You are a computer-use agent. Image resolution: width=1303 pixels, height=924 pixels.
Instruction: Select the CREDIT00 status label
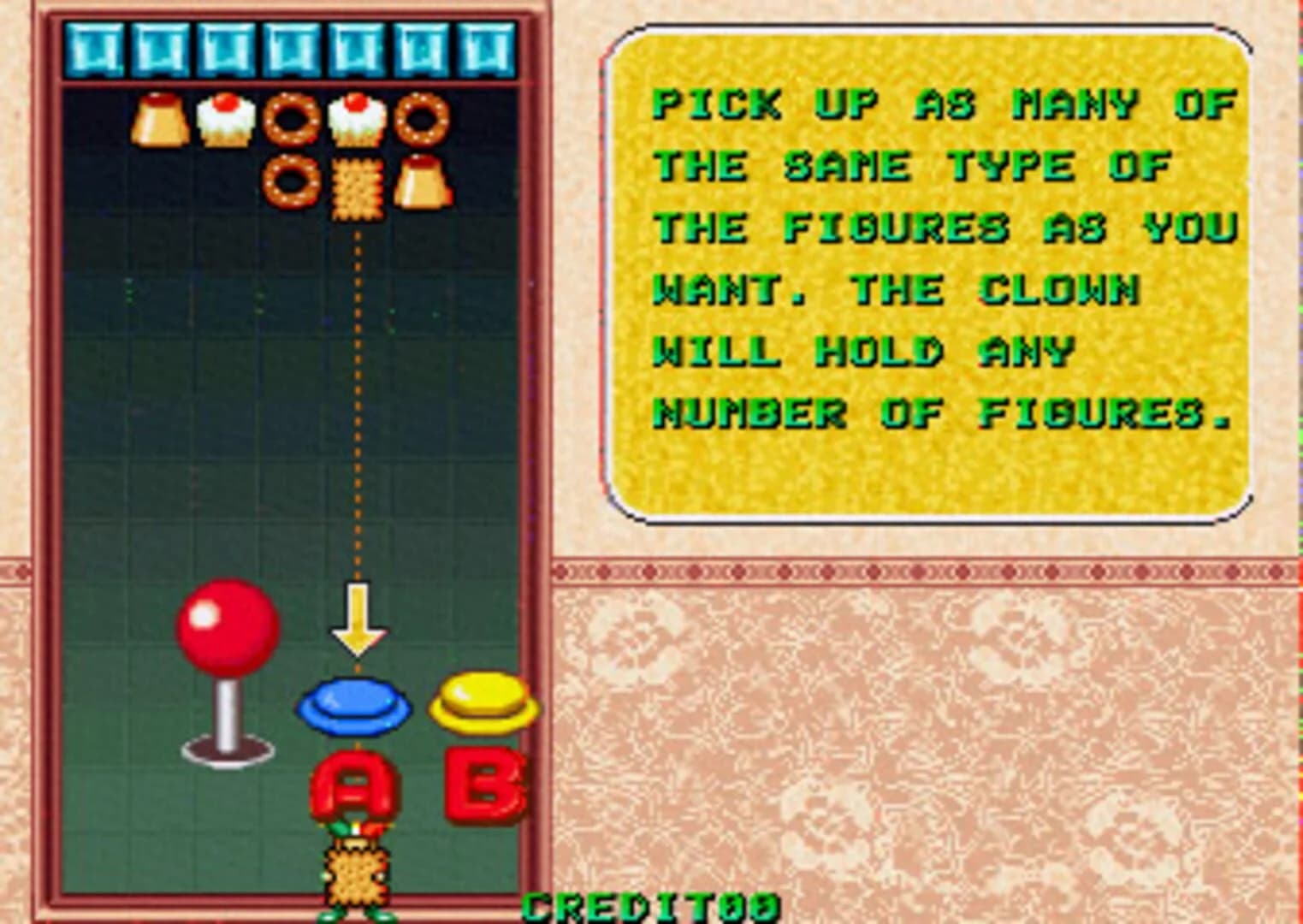652,907
